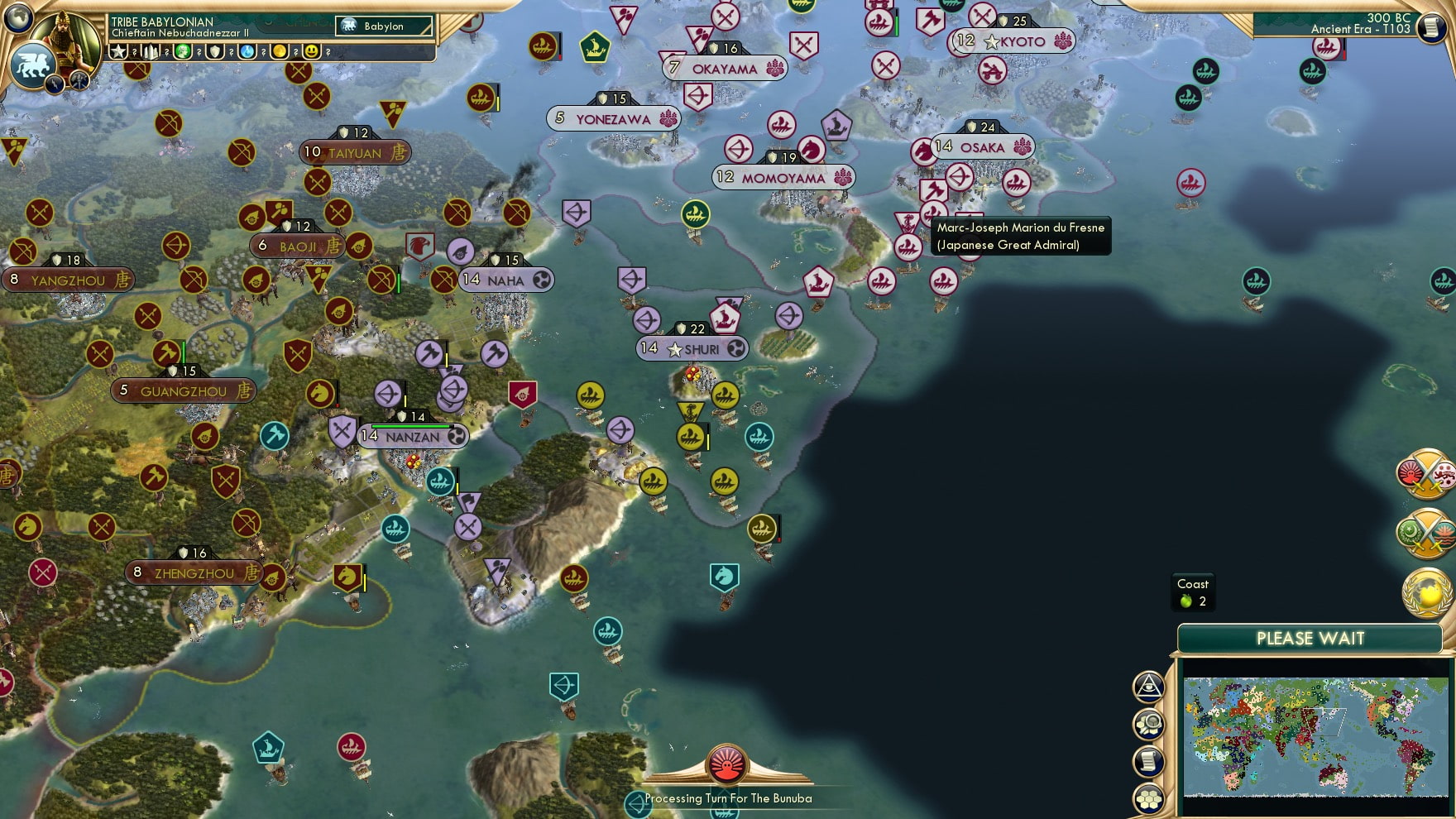This screenshot has width=1456, height=819.
Task: Toggle the eye map overlay button
Action: tap(1148, 685)
